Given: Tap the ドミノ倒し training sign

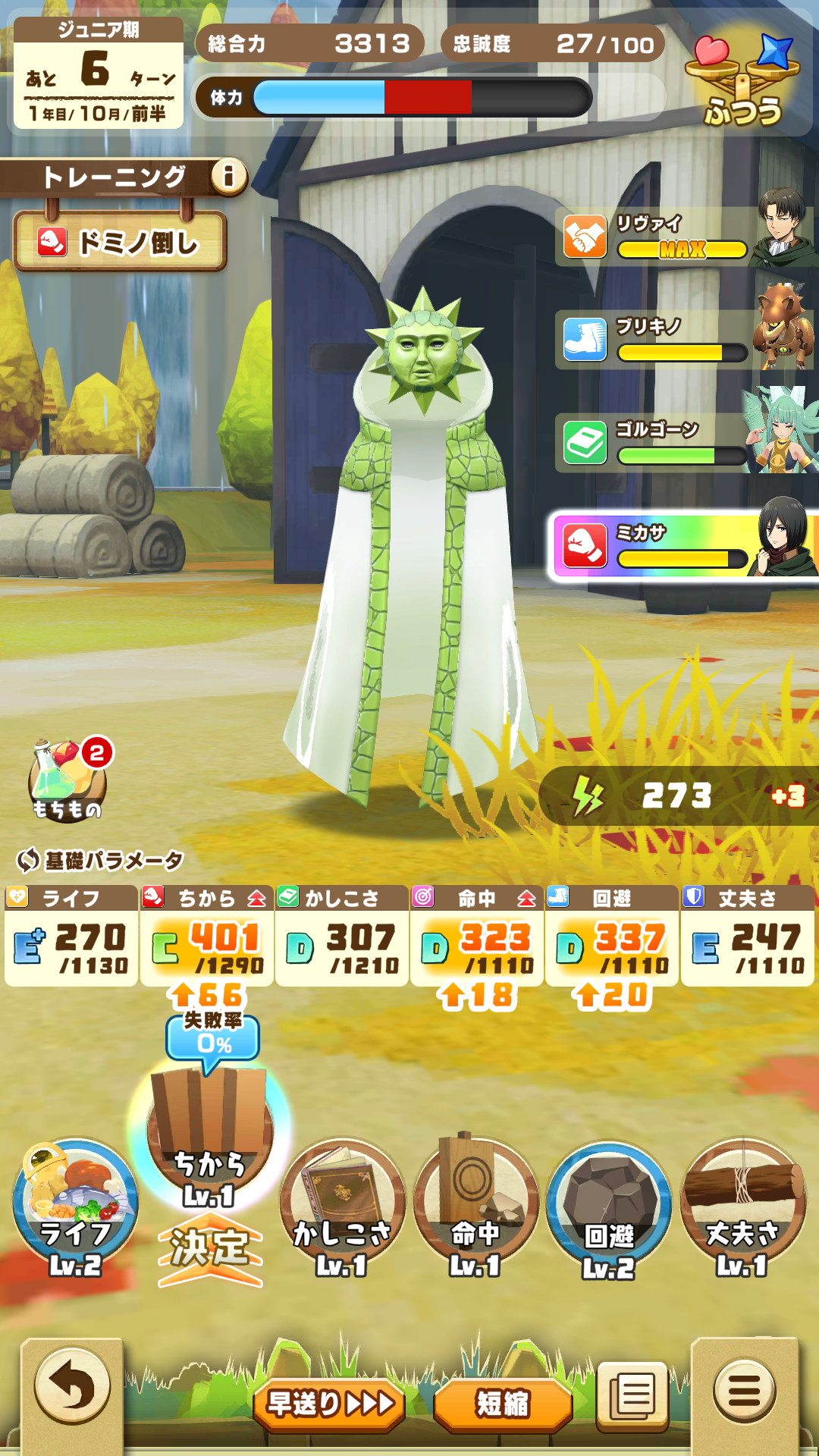Looking at the screenshot, I should [x=120, y=243].
